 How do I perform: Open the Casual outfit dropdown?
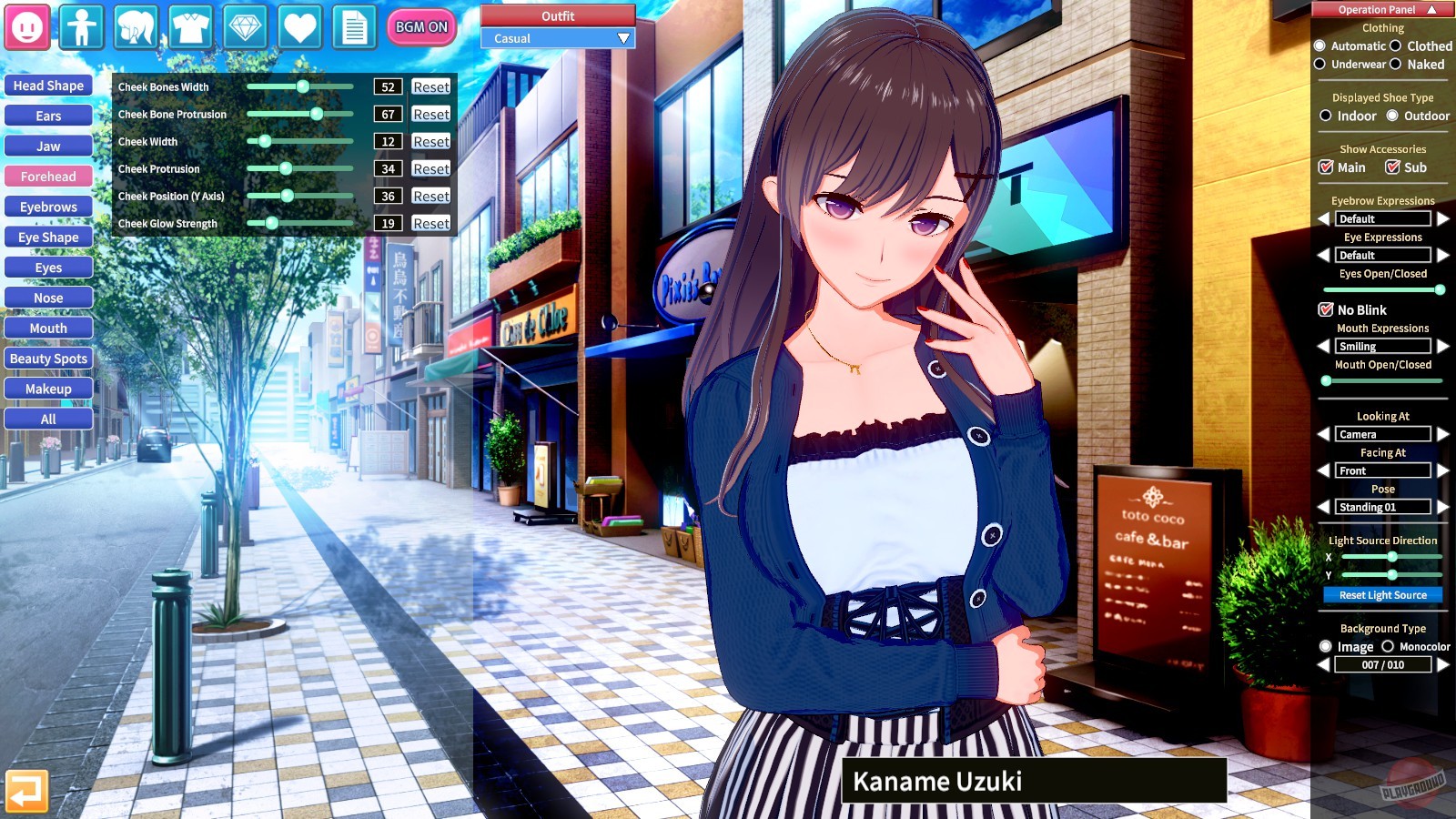point(557,38)
